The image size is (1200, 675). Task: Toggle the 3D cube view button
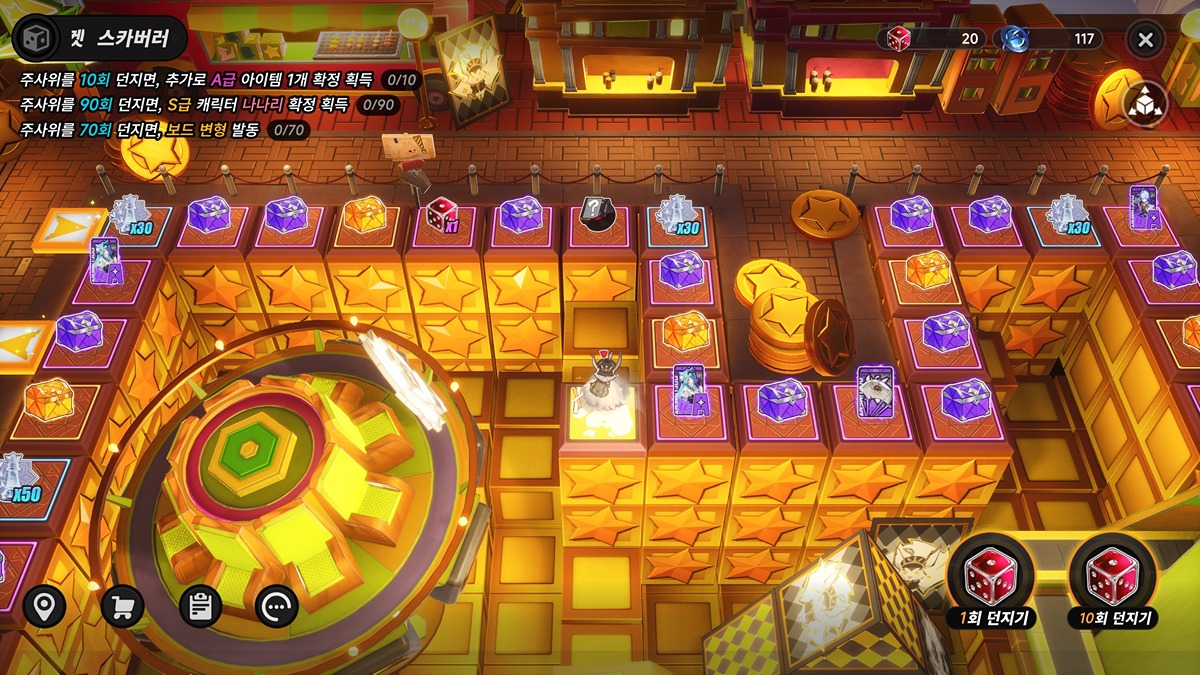1145,103
